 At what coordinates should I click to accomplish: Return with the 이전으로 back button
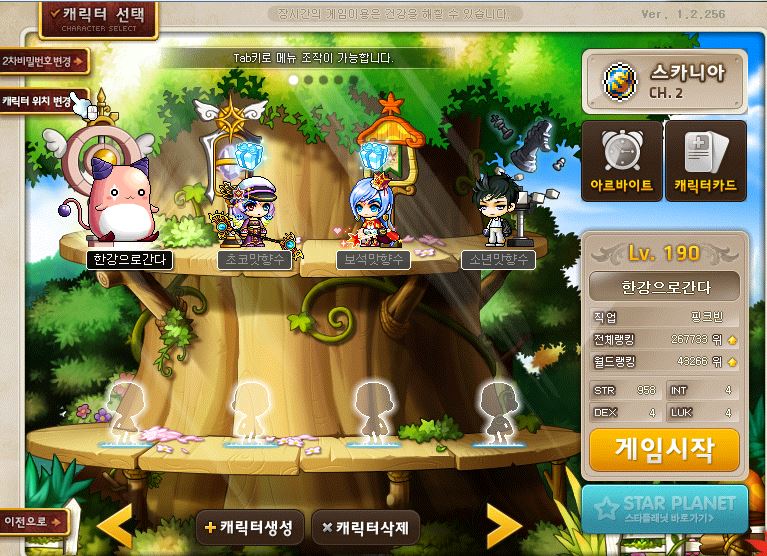coord(34,521)
